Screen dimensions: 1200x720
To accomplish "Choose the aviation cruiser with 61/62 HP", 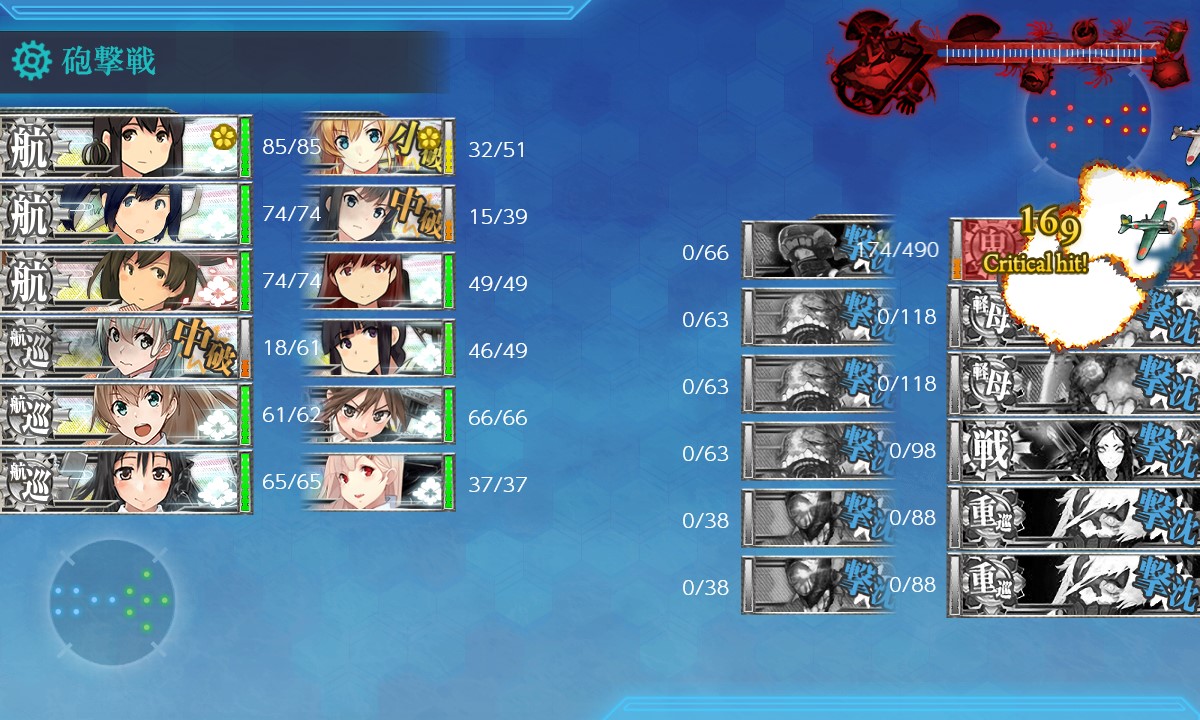I will pos(125,415).
